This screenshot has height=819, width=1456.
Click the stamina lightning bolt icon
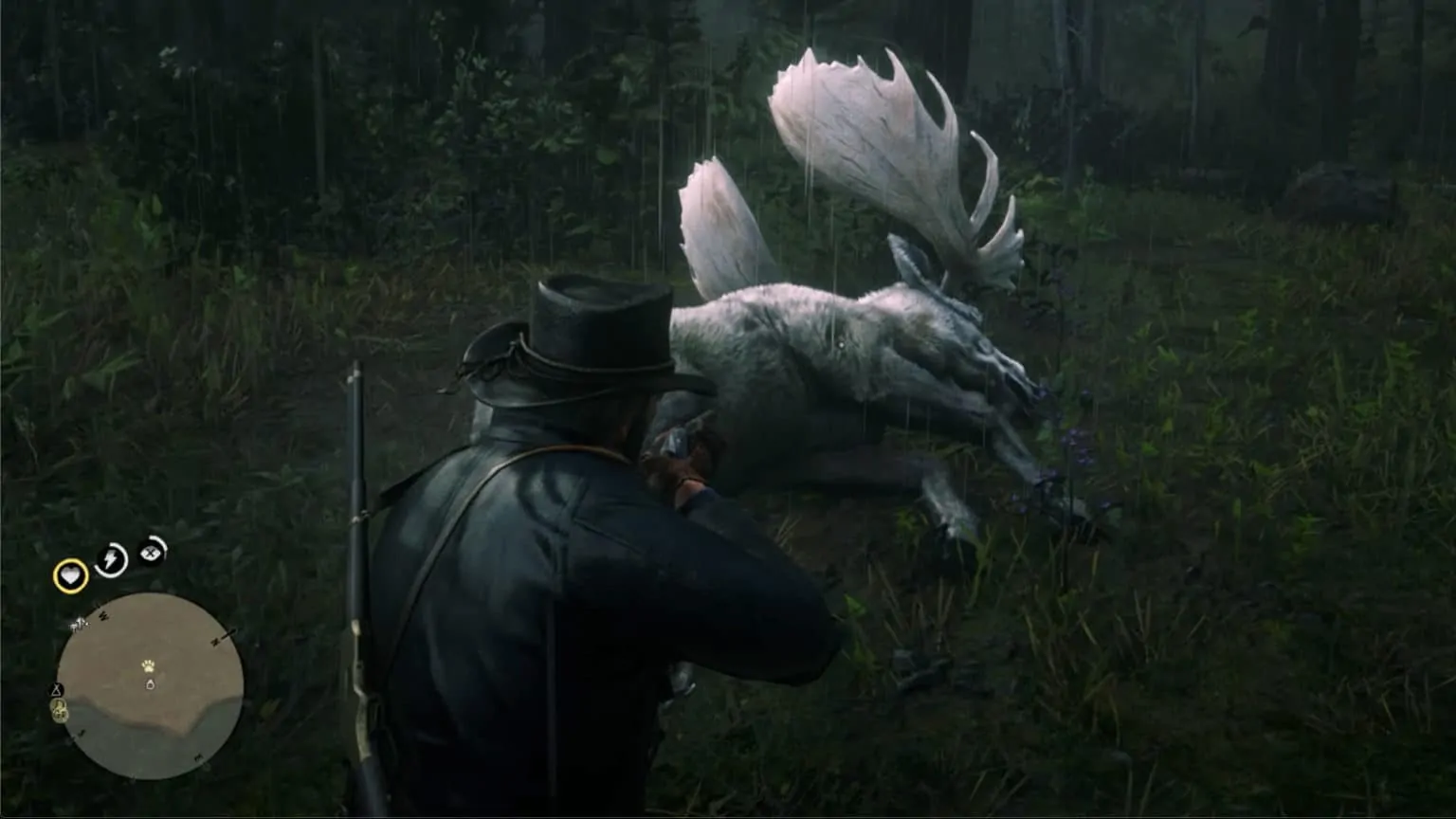[x=110, y=558]
